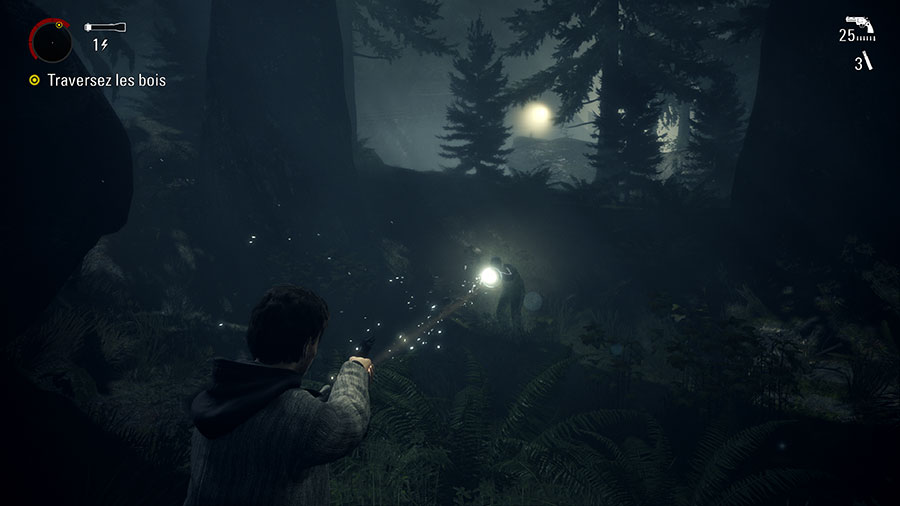Click the circular compass radar
900x506 pixels.
tap(51, 41)
